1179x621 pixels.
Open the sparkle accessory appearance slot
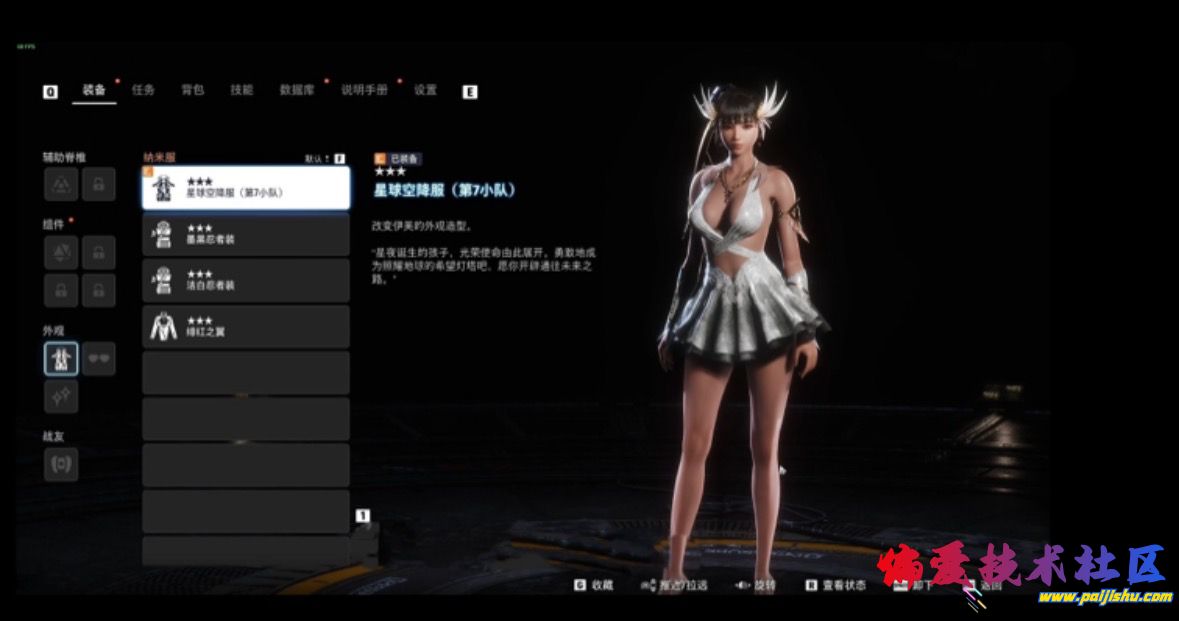pos(61,396)
